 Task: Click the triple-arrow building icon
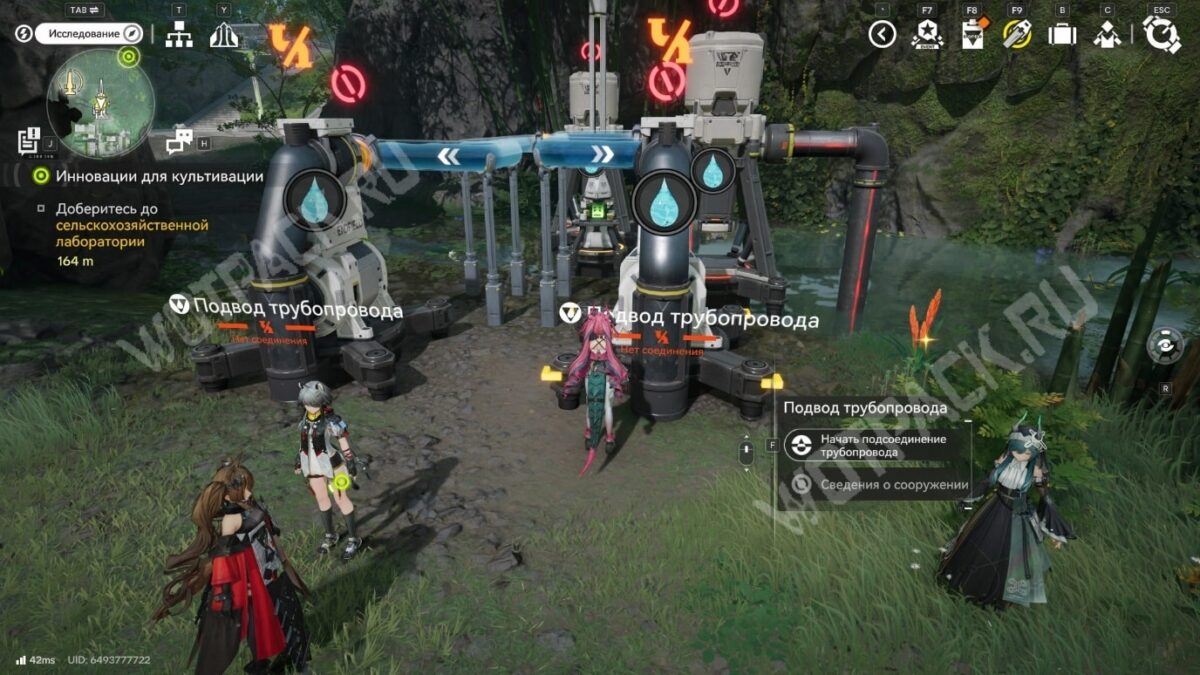[x=224, y=35]
